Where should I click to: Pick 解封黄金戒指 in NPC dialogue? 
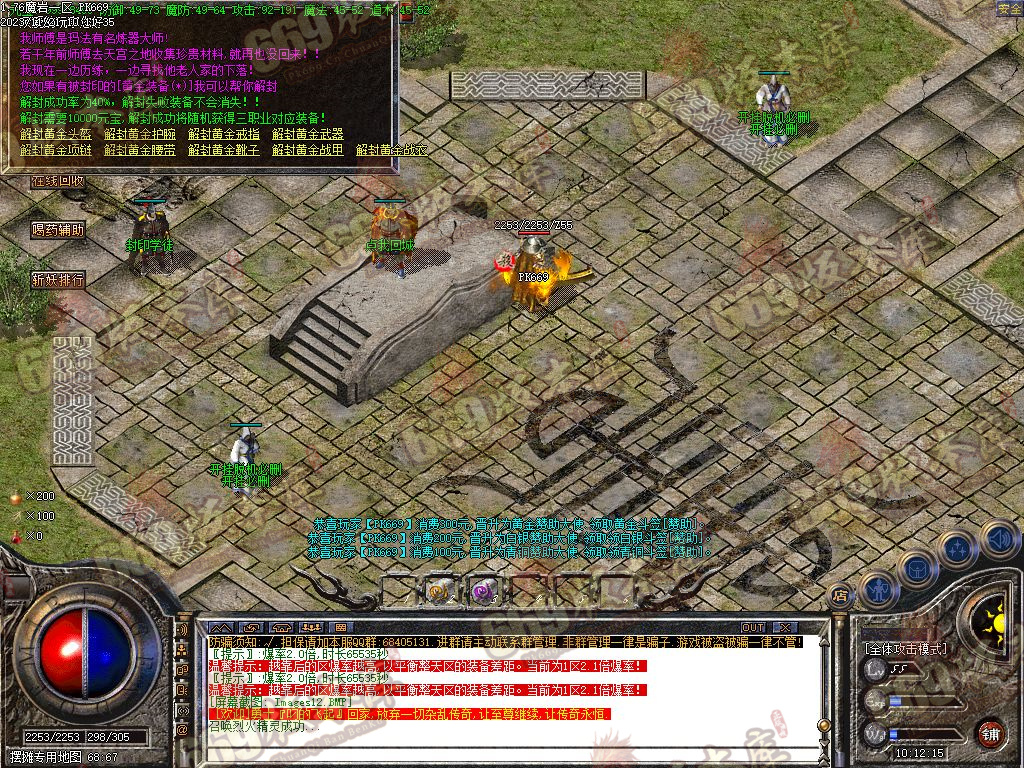coord(224,134)
